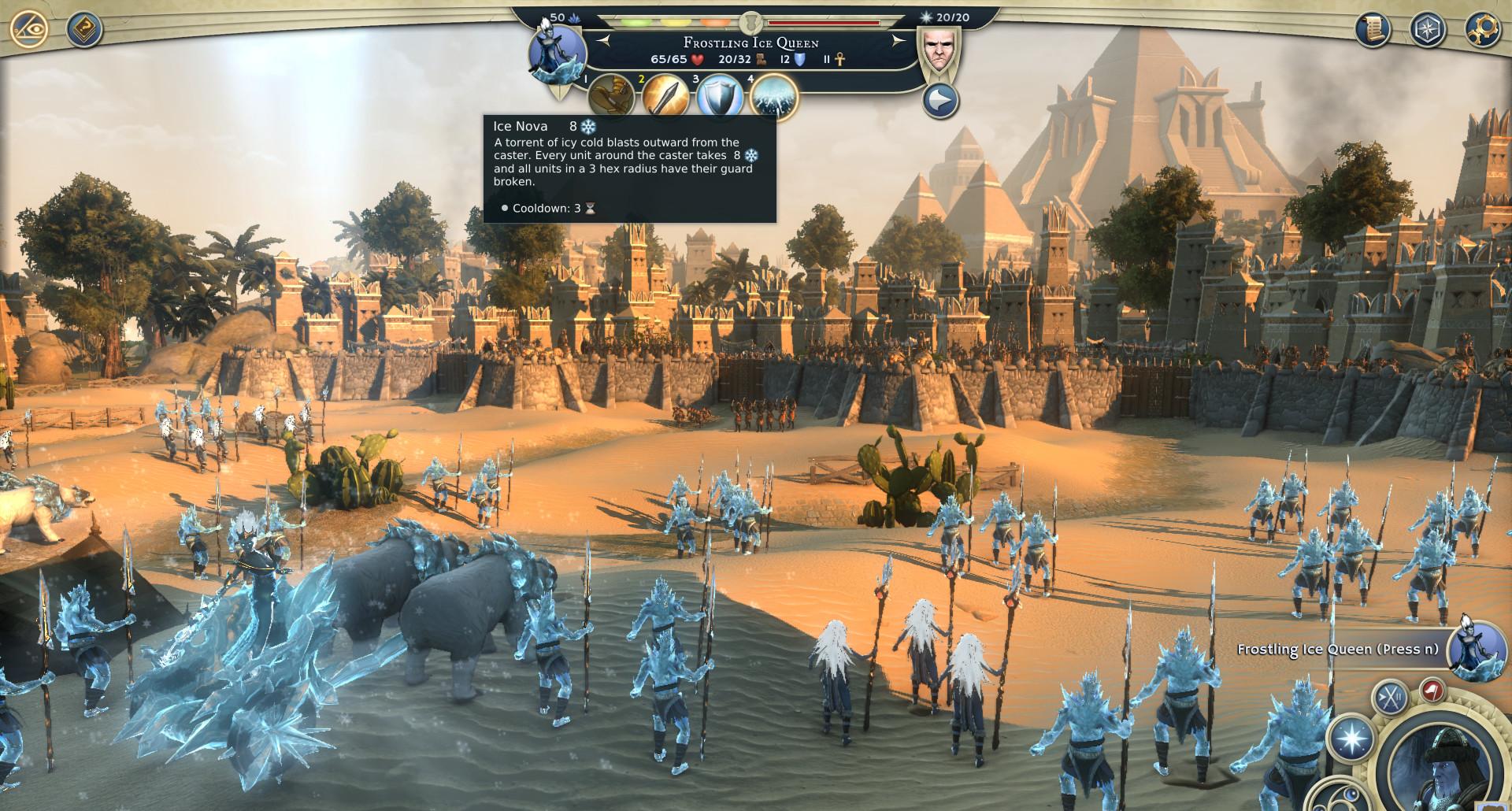The width and height of the screenshot is (1512, 811).
Task: Open the question-mark help button
Action: click(83, 30)
